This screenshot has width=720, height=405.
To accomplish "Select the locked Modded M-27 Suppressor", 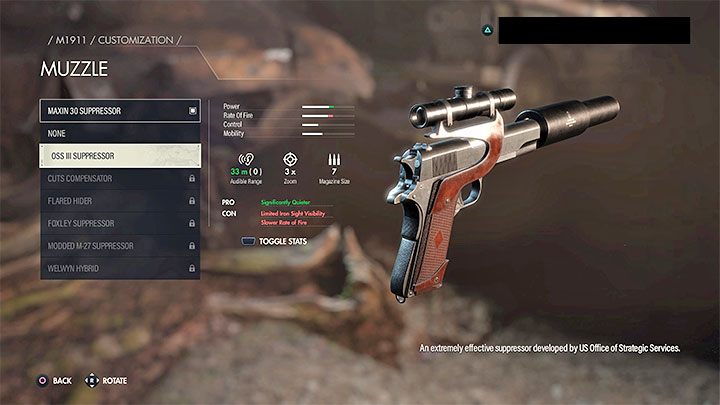I will coord(120,246).
